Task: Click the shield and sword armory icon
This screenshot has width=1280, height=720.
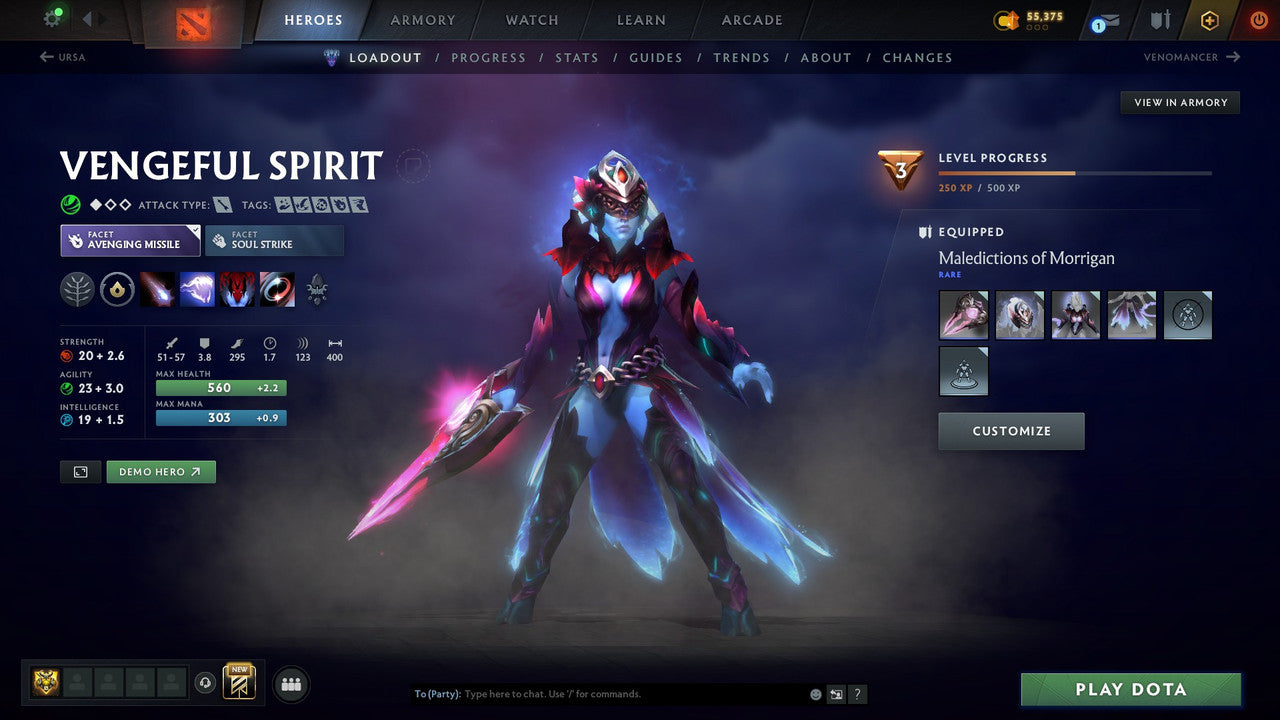Action: (x=1158, y=19)
